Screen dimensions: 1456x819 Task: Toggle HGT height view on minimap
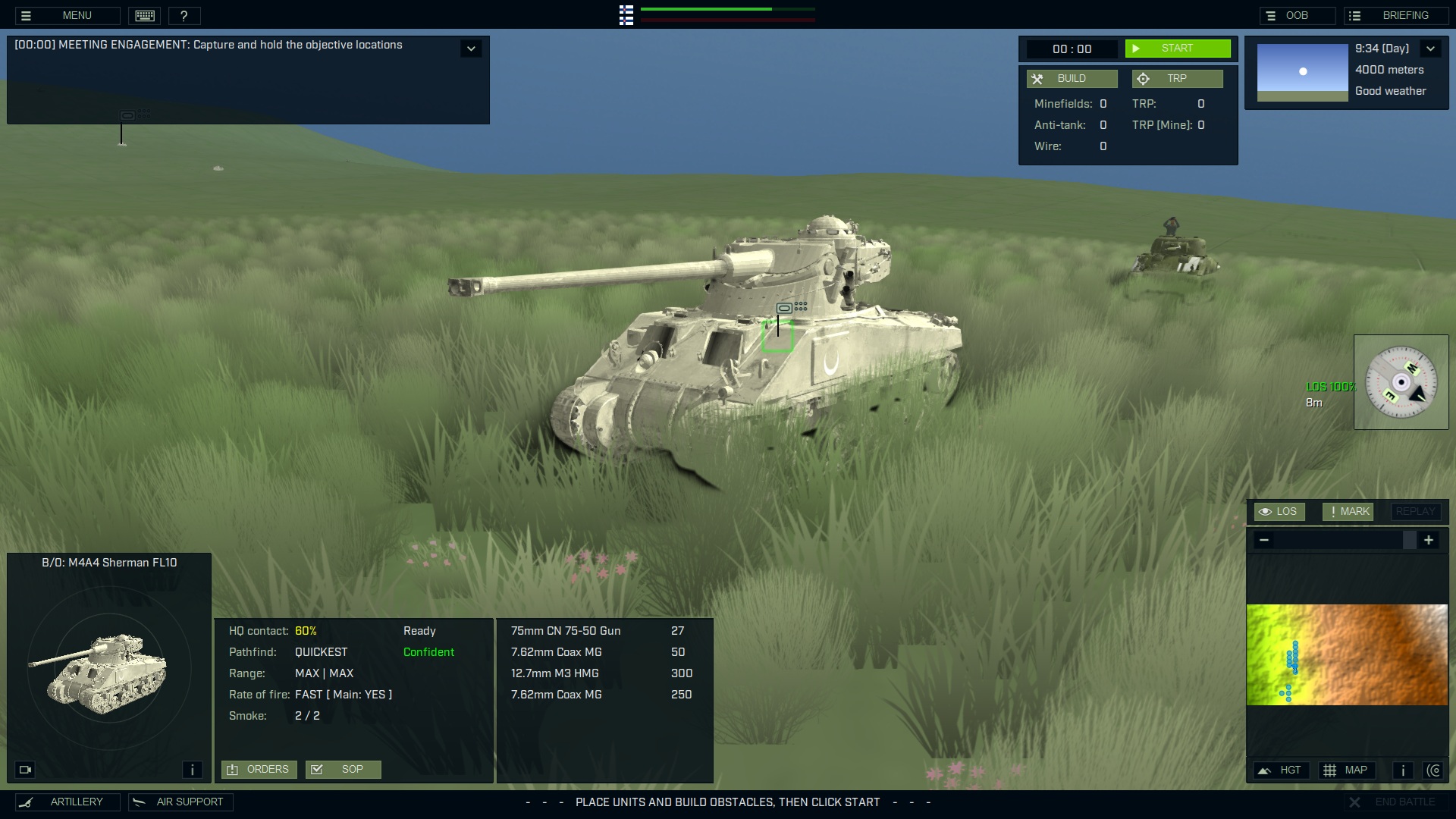tap(1281, 770)
